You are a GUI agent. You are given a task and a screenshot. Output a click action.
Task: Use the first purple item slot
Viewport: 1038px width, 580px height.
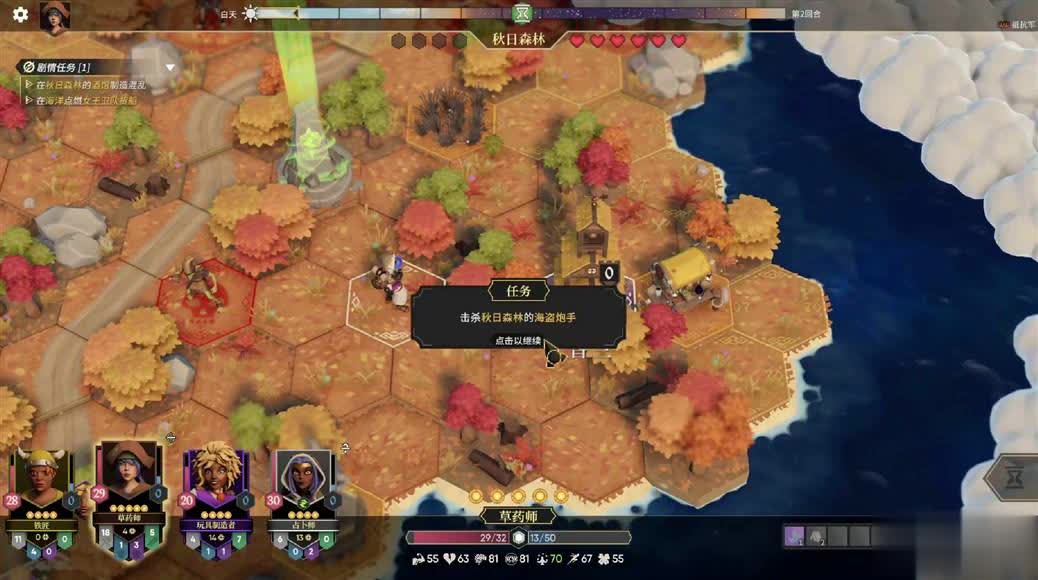(794, 537)
